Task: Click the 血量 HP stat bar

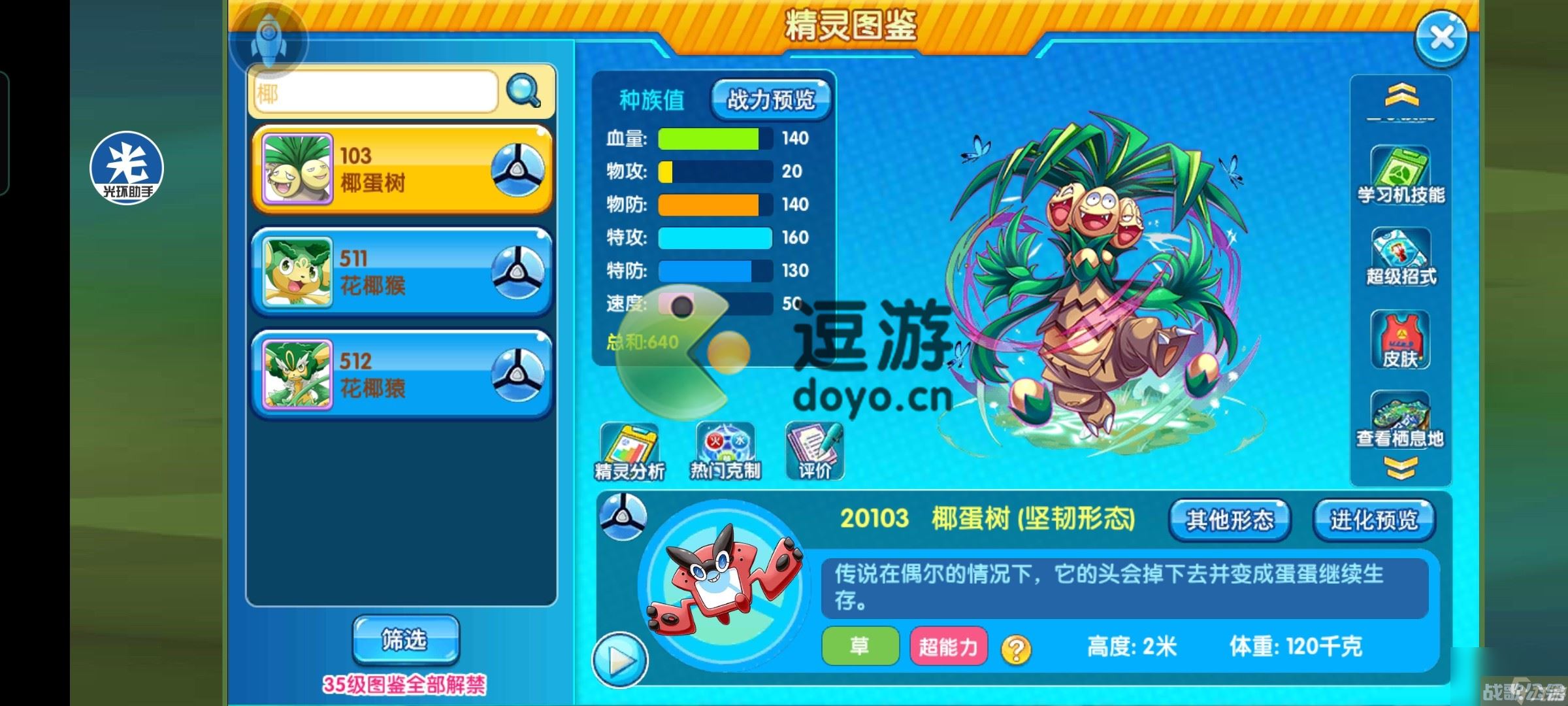Action: (x=709, y=138)
